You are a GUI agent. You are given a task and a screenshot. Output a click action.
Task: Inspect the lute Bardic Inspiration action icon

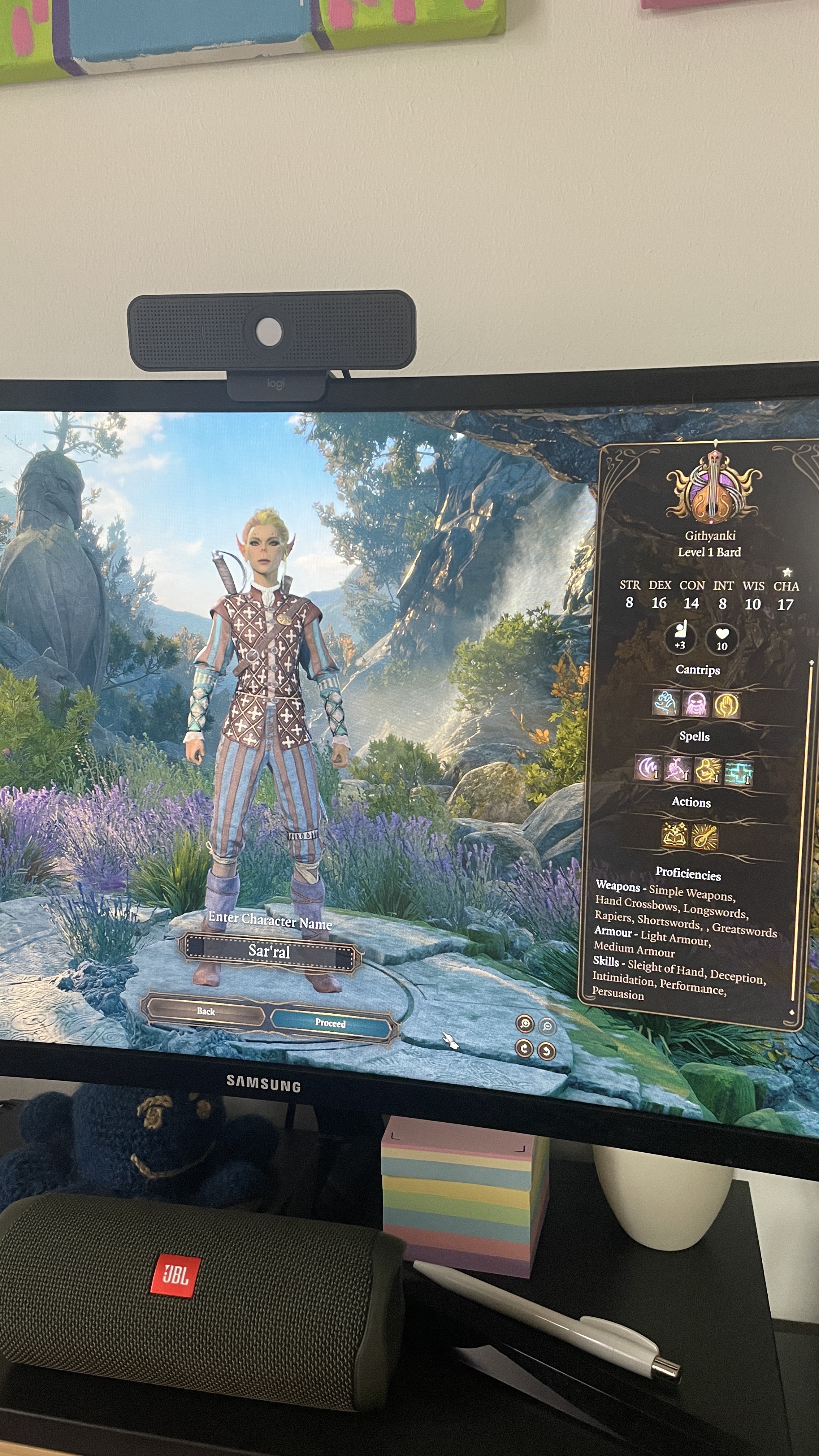click(x=705, y=837)
